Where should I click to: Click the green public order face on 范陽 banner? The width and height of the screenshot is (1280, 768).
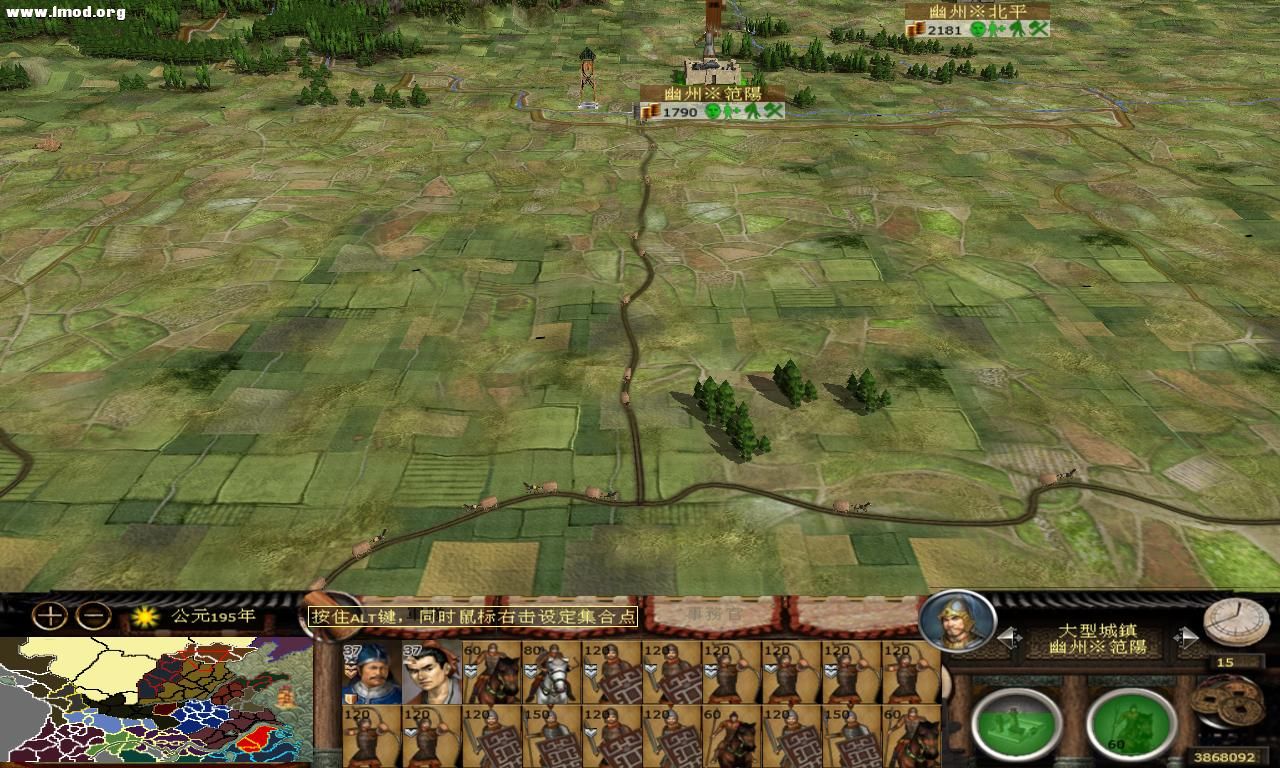coord(712,110)
